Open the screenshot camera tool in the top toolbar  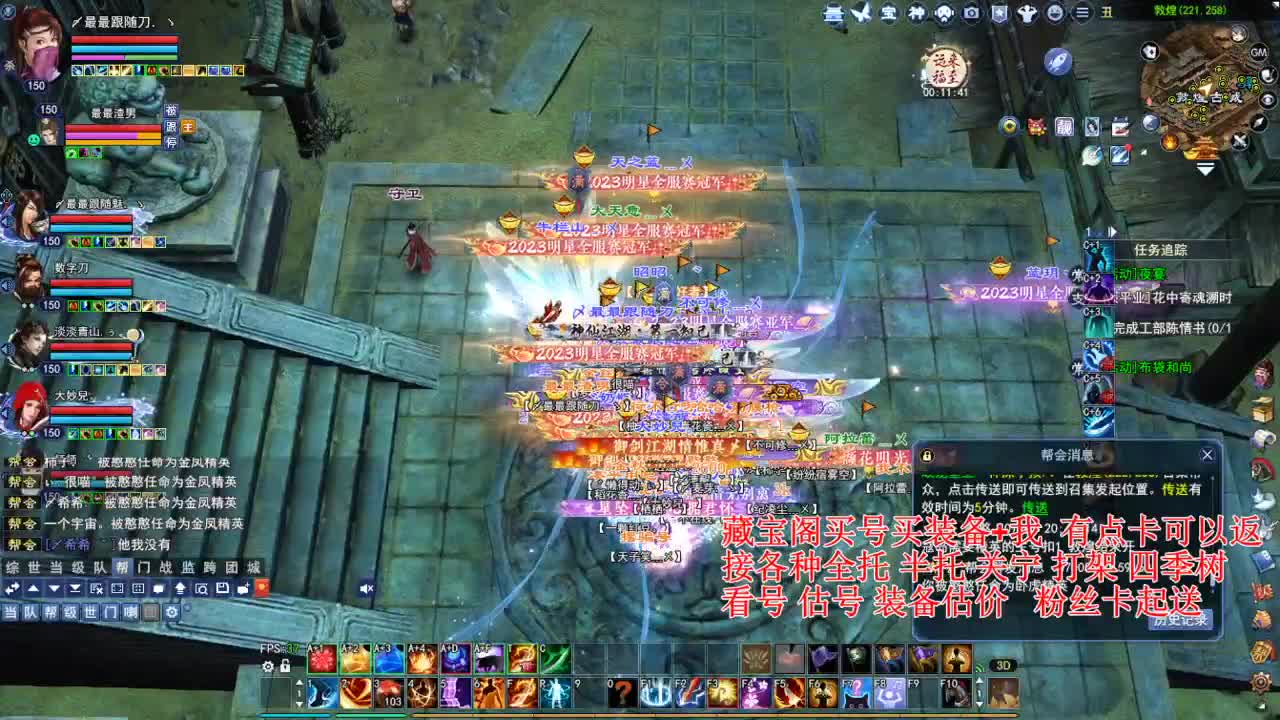click(x=971, y=13)
